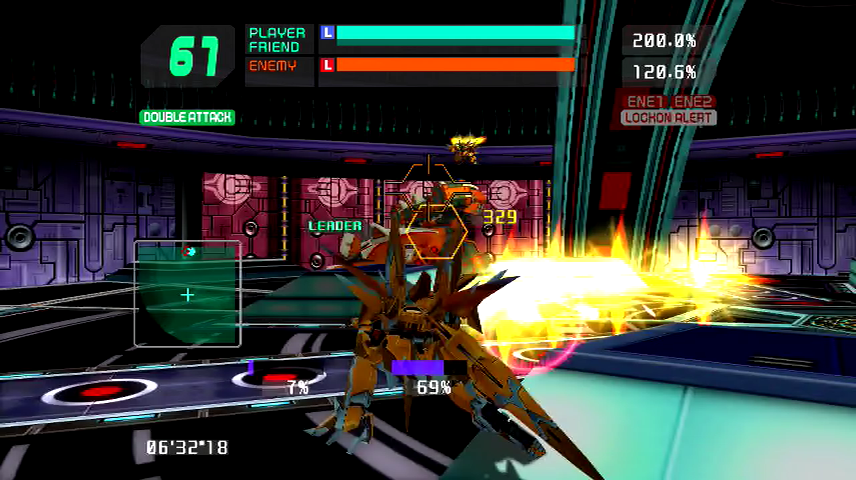Select the ENE1 enemy target indicator
This screenshot has height=480, width=856.
pos(645,102)
